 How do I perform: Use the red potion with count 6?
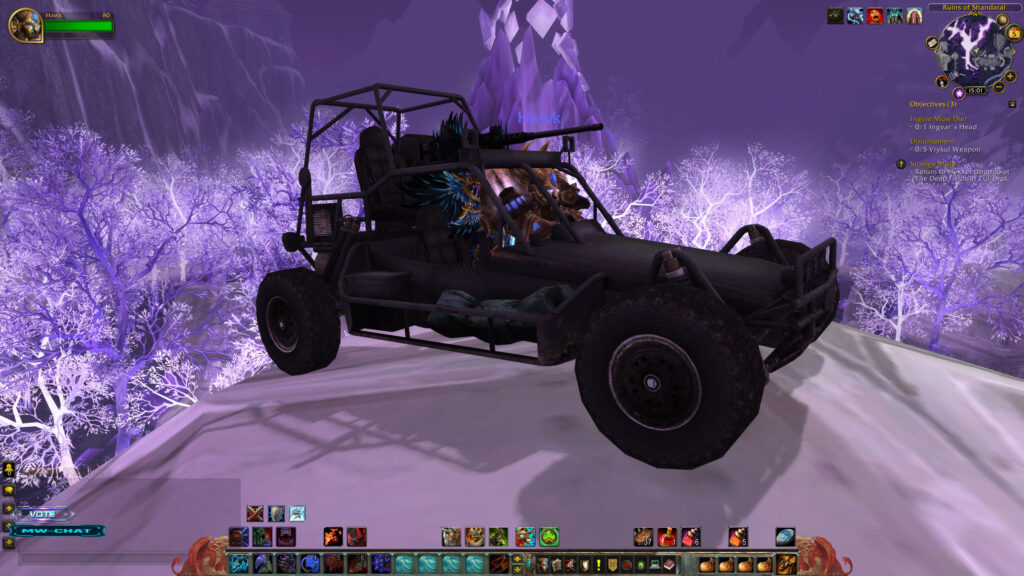click(x=691, y=537)
